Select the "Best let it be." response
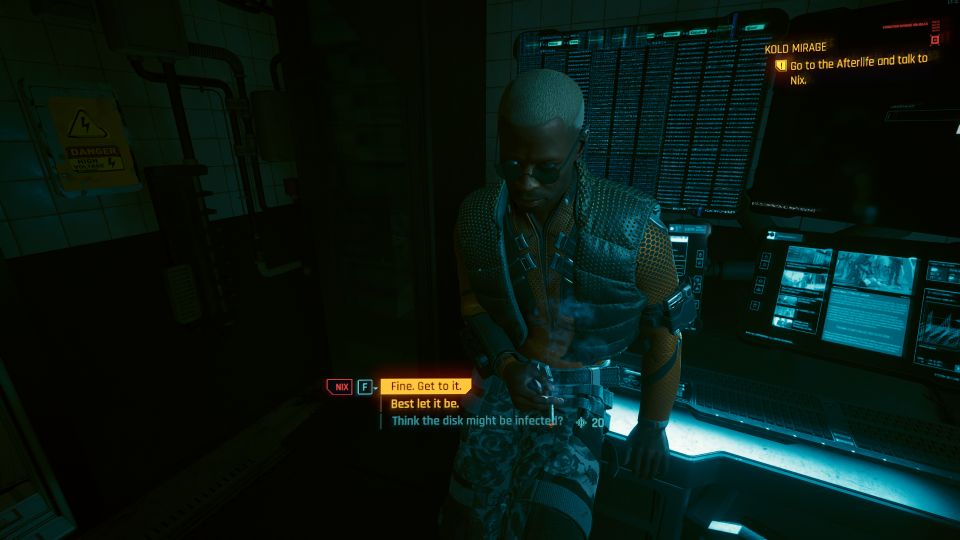 tap(424, 404)
